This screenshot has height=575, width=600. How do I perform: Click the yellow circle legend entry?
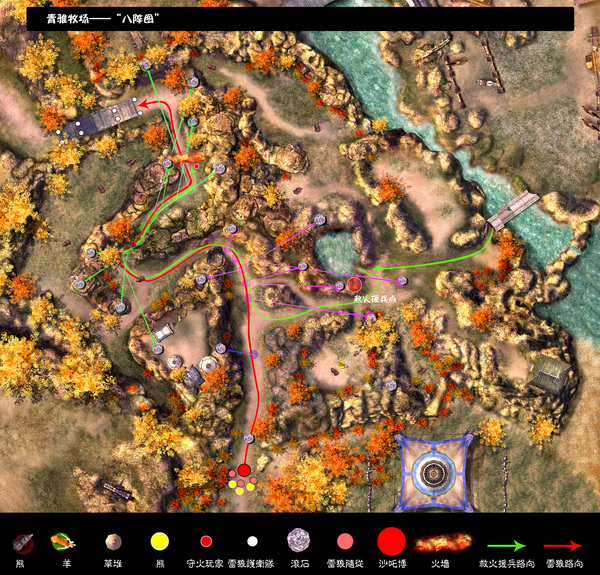coord(158,541)
